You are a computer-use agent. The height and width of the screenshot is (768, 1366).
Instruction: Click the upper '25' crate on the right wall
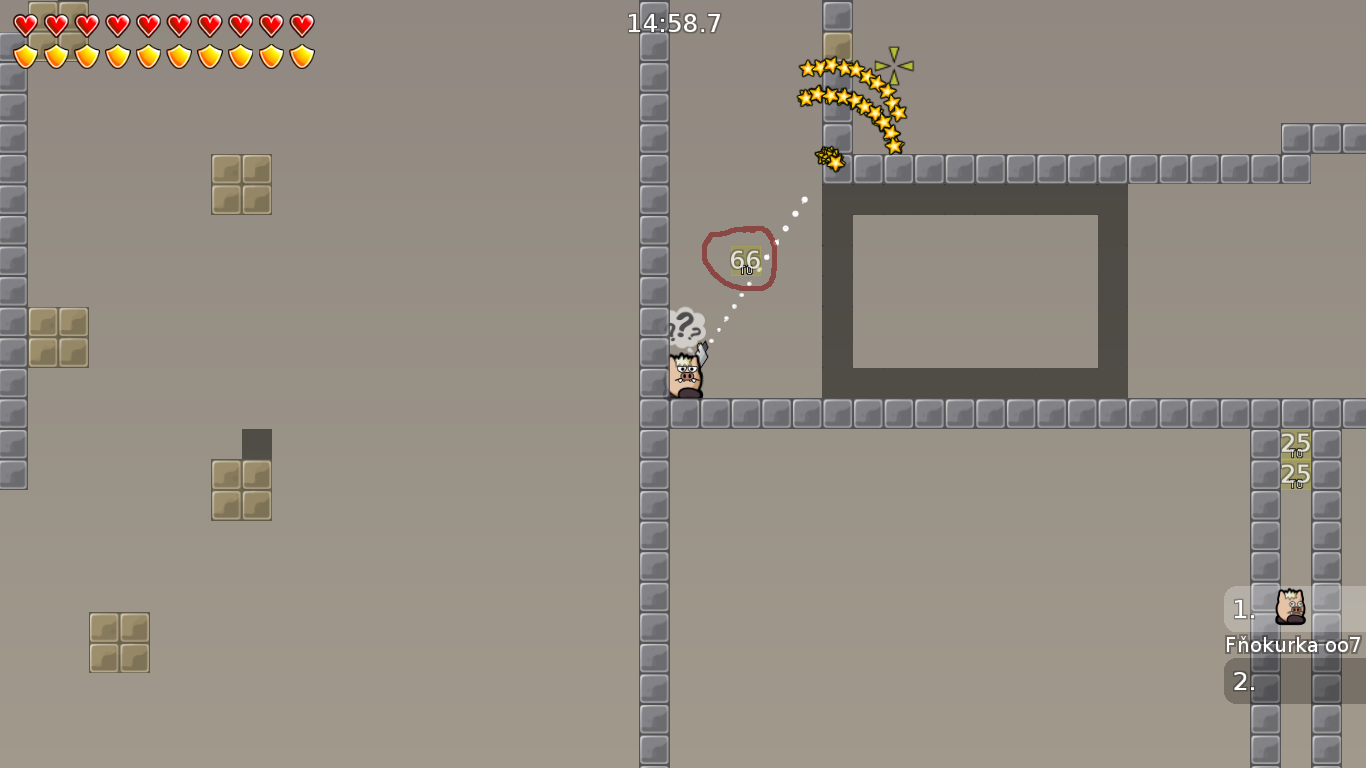(x=1295, y=443)
